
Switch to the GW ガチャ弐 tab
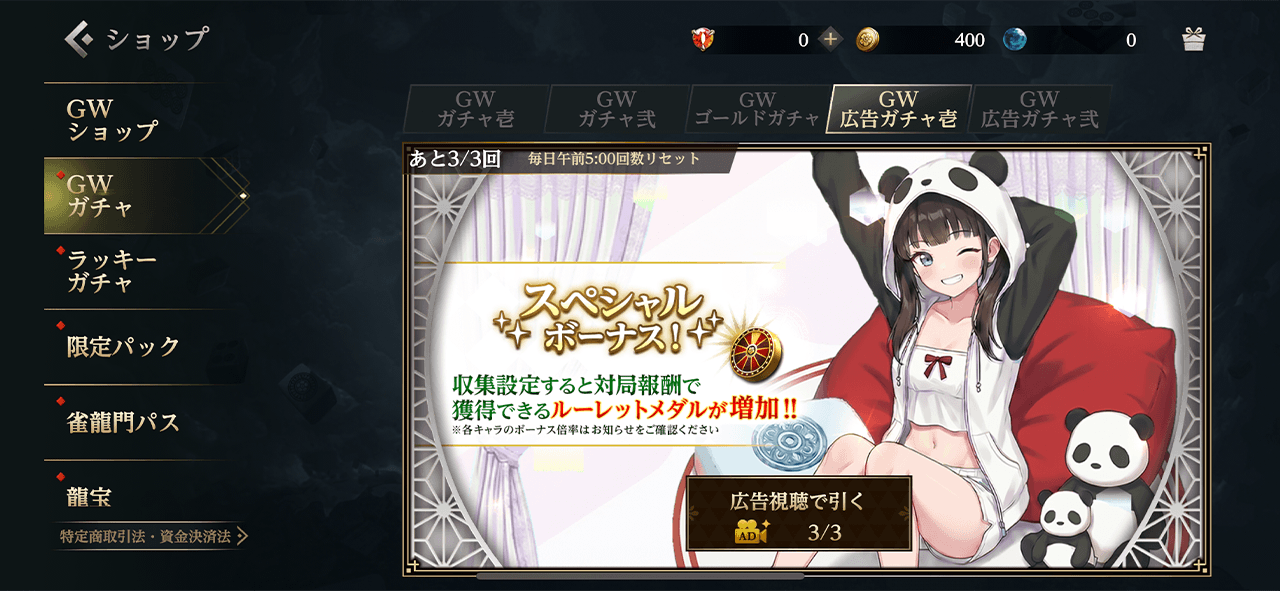click(616, 109)
